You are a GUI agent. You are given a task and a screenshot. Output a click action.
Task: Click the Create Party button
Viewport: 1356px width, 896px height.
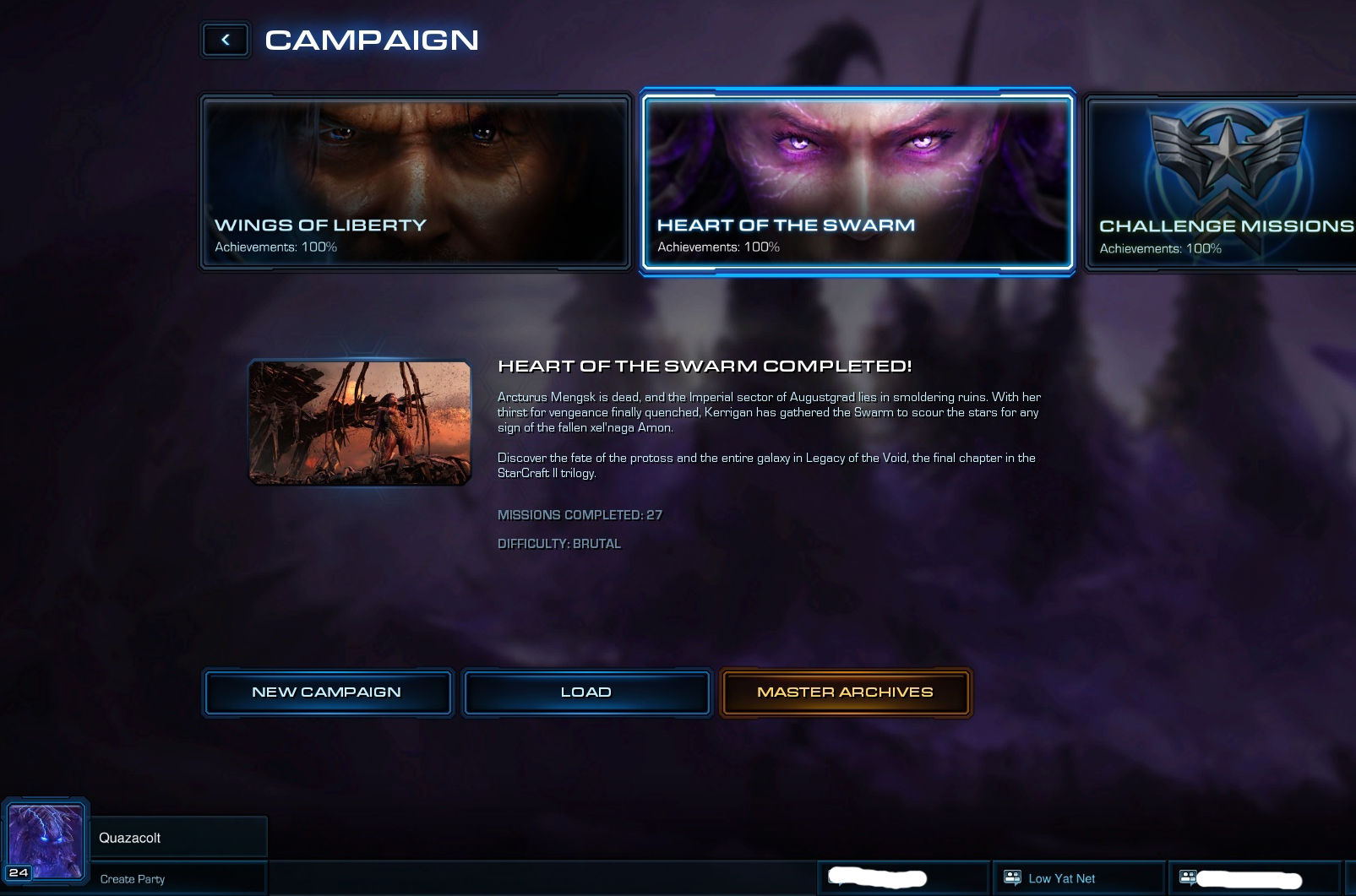[133, 879]
